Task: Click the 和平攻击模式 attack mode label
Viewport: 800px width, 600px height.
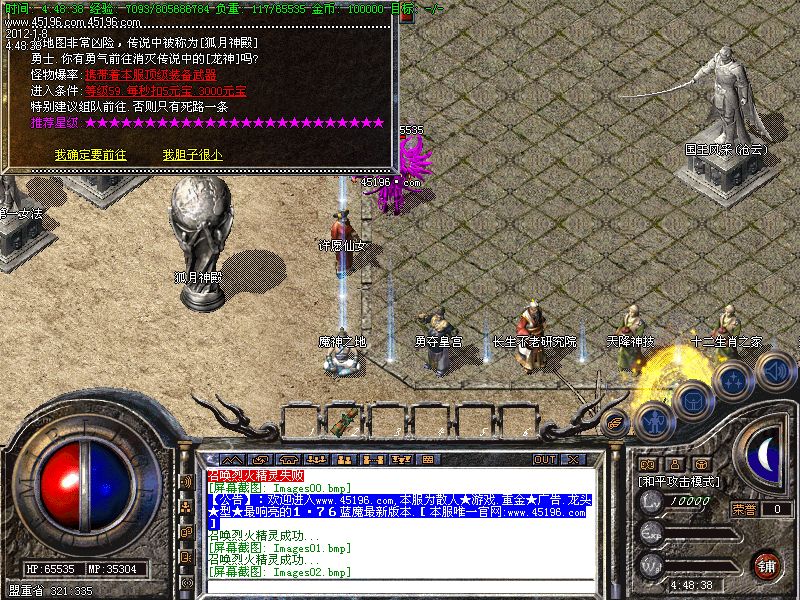Action: pyautogui.click(x=680, y=482)
